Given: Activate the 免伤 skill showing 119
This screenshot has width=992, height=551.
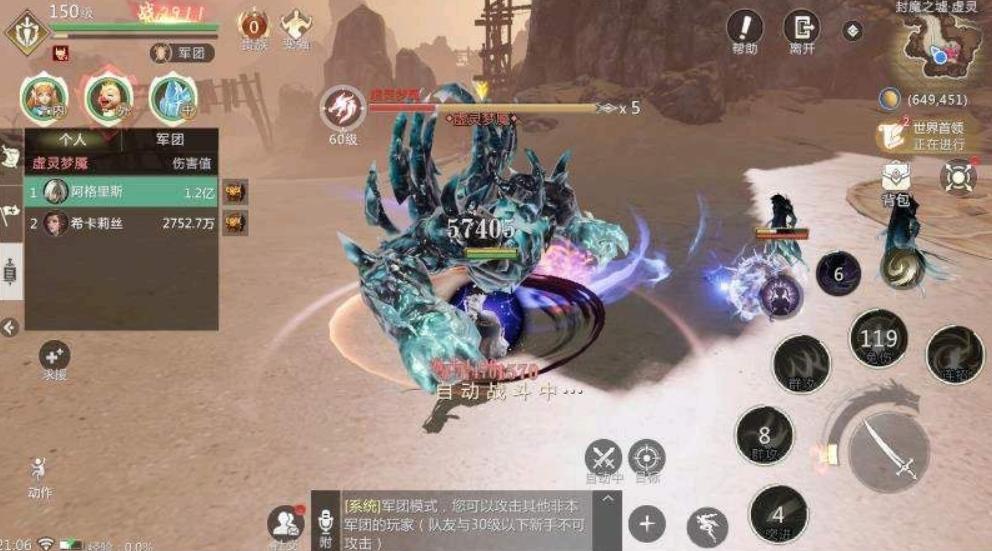Looking at the screenshot, I should click(878, 339).
